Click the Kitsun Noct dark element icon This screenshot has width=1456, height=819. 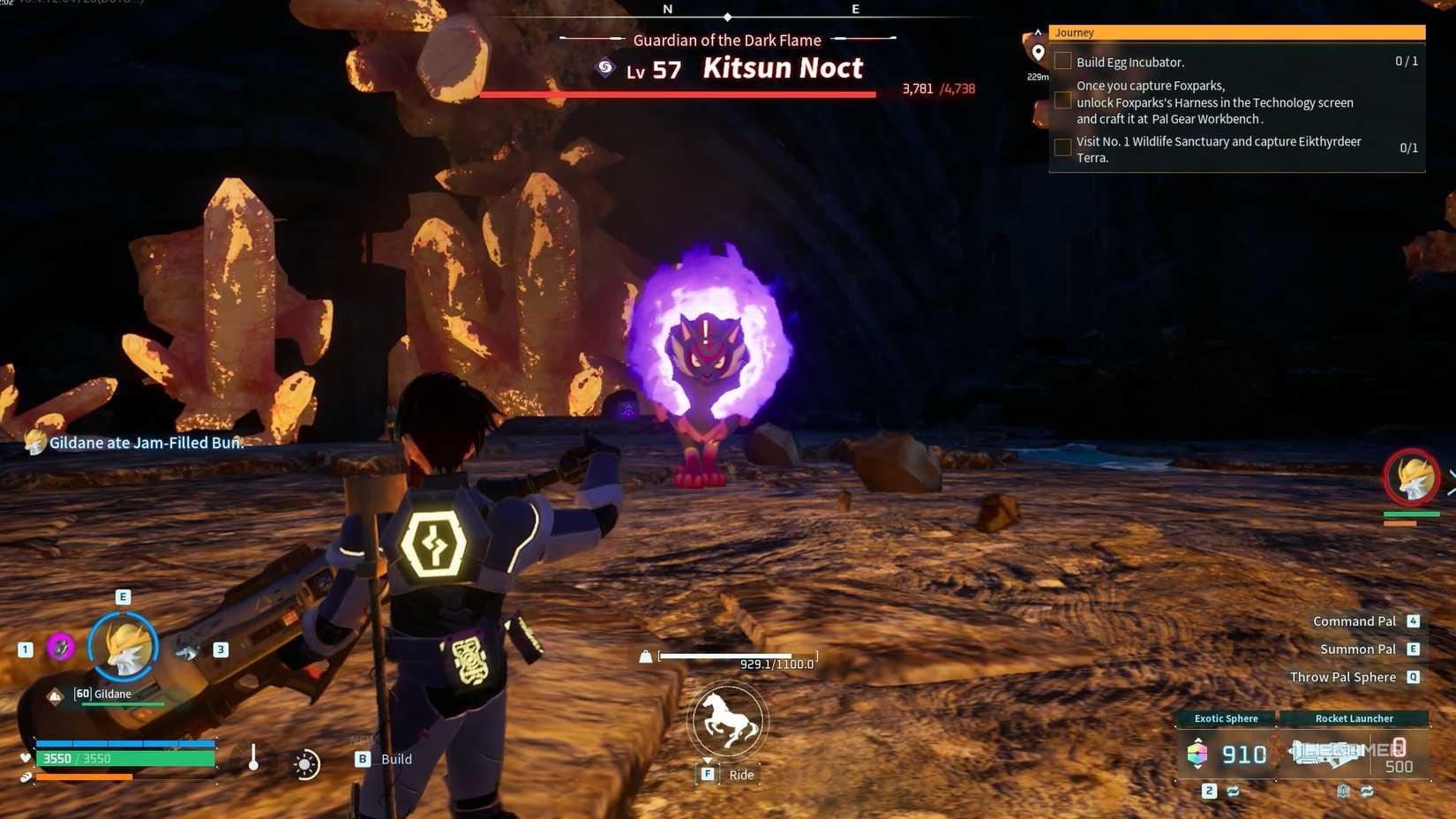604,68
